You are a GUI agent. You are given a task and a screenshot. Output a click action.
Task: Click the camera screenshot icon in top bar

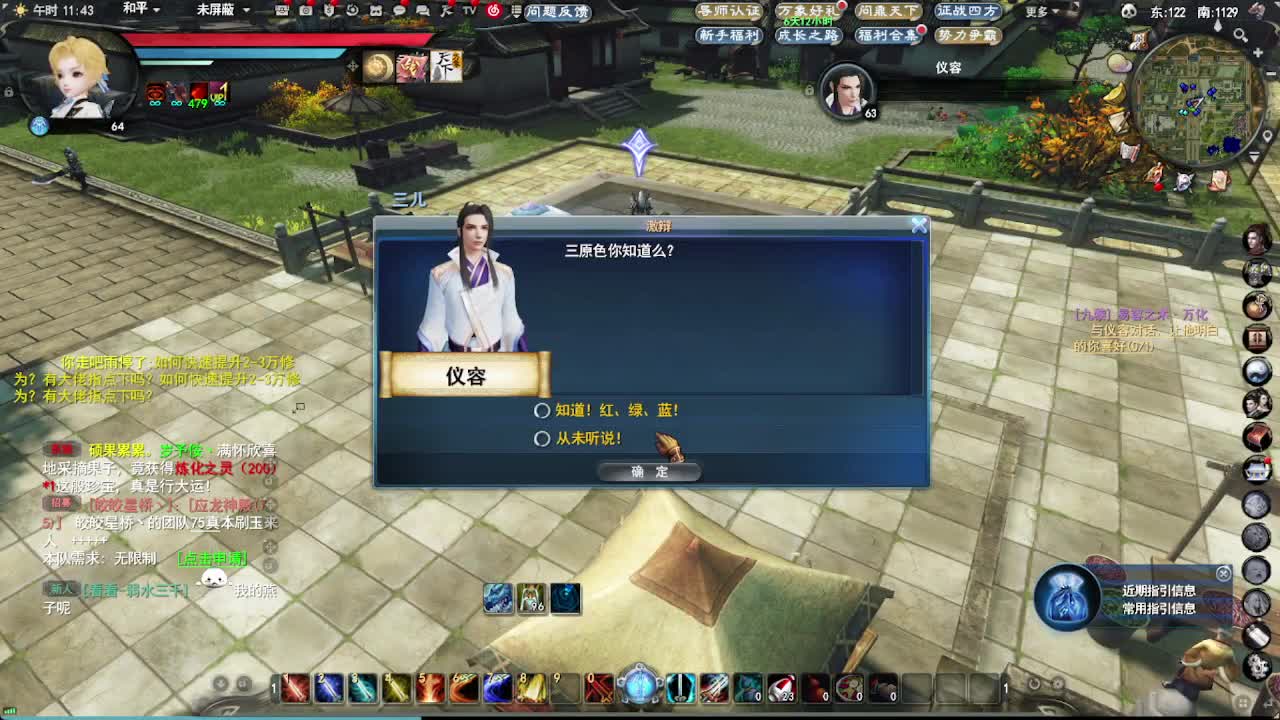(x=305, y=11)
